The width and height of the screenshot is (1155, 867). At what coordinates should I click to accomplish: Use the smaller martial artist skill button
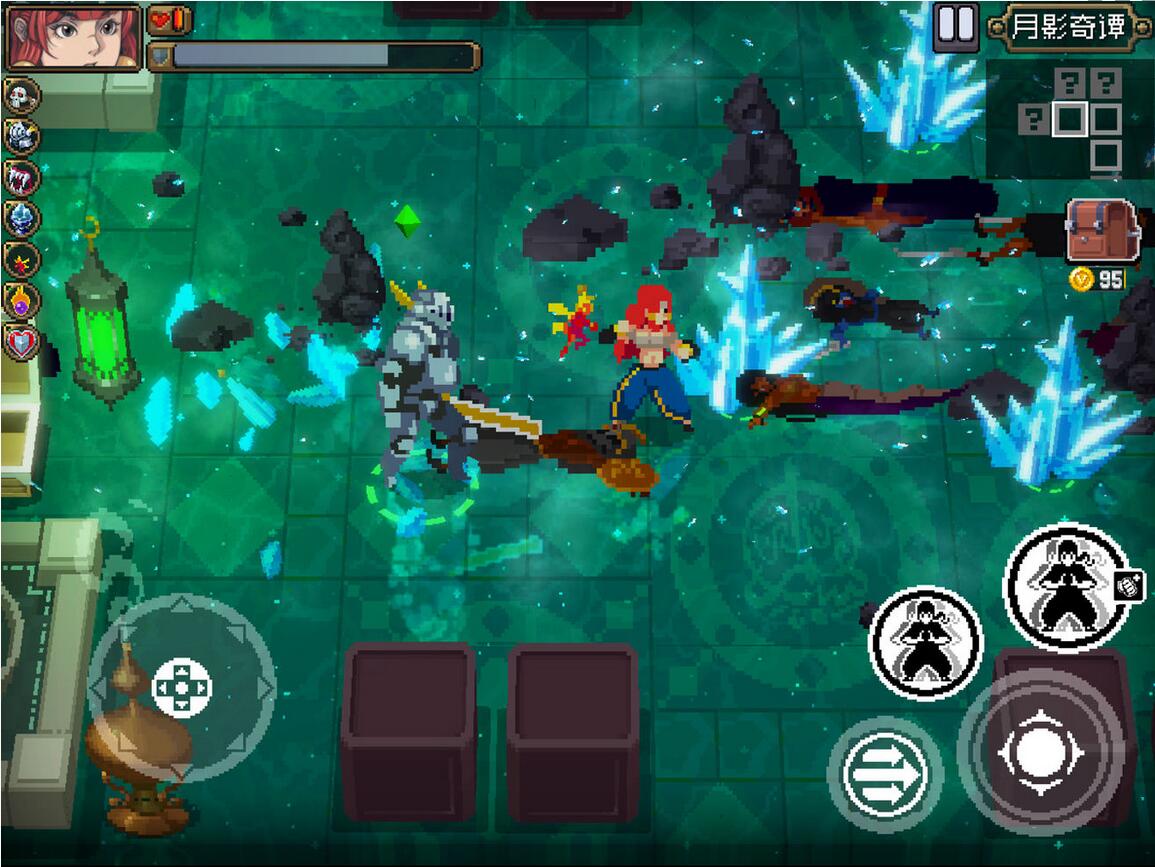coord(925,641)
